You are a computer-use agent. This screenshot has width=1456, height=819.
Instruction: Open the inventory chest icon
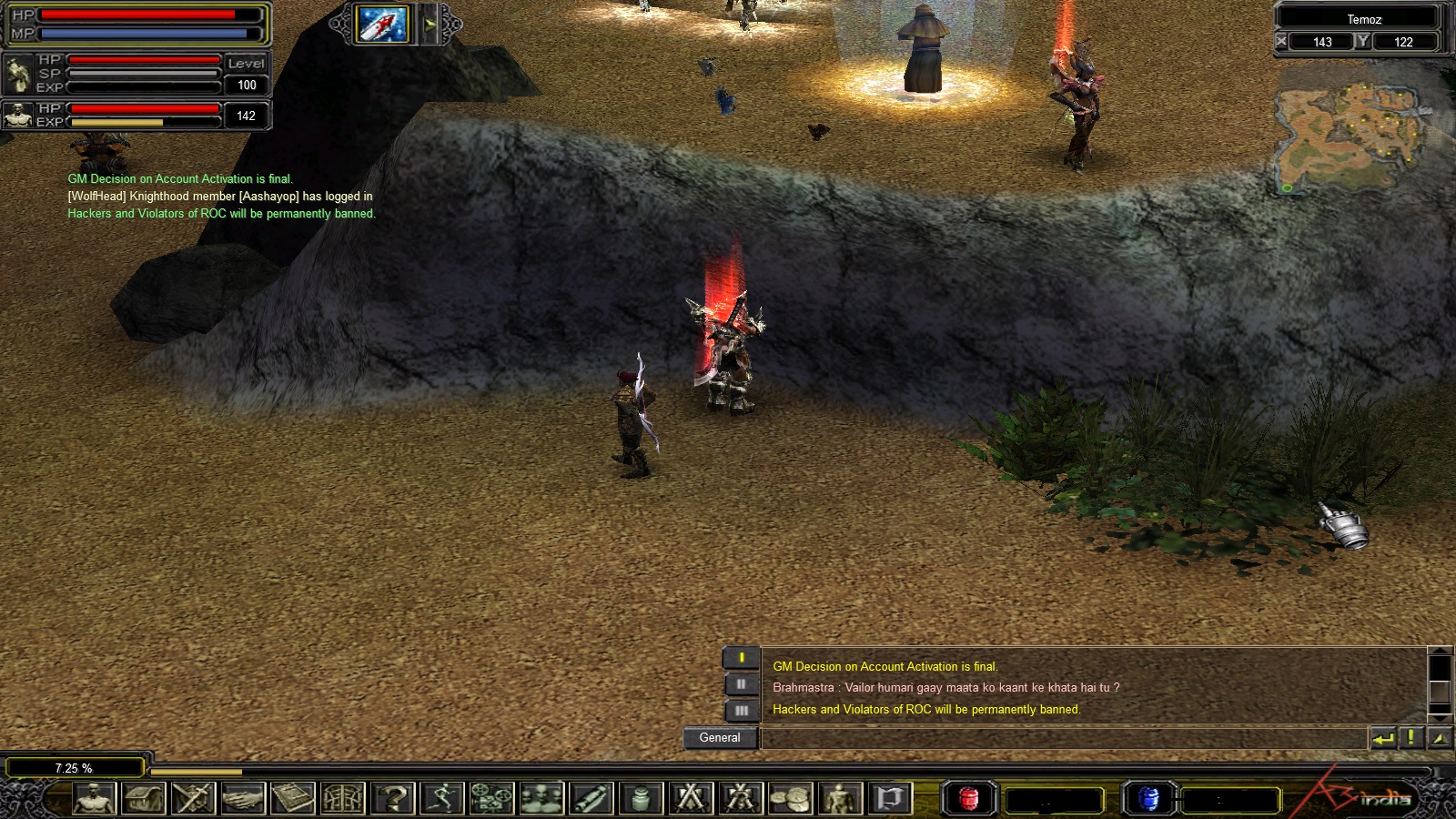click(x=144, y=799)
